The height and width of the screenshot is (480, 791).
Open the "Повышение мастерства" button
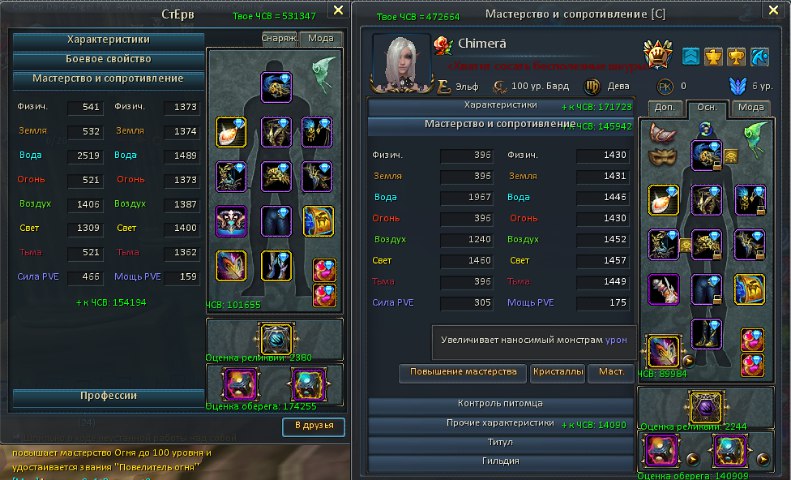(463, 373)
